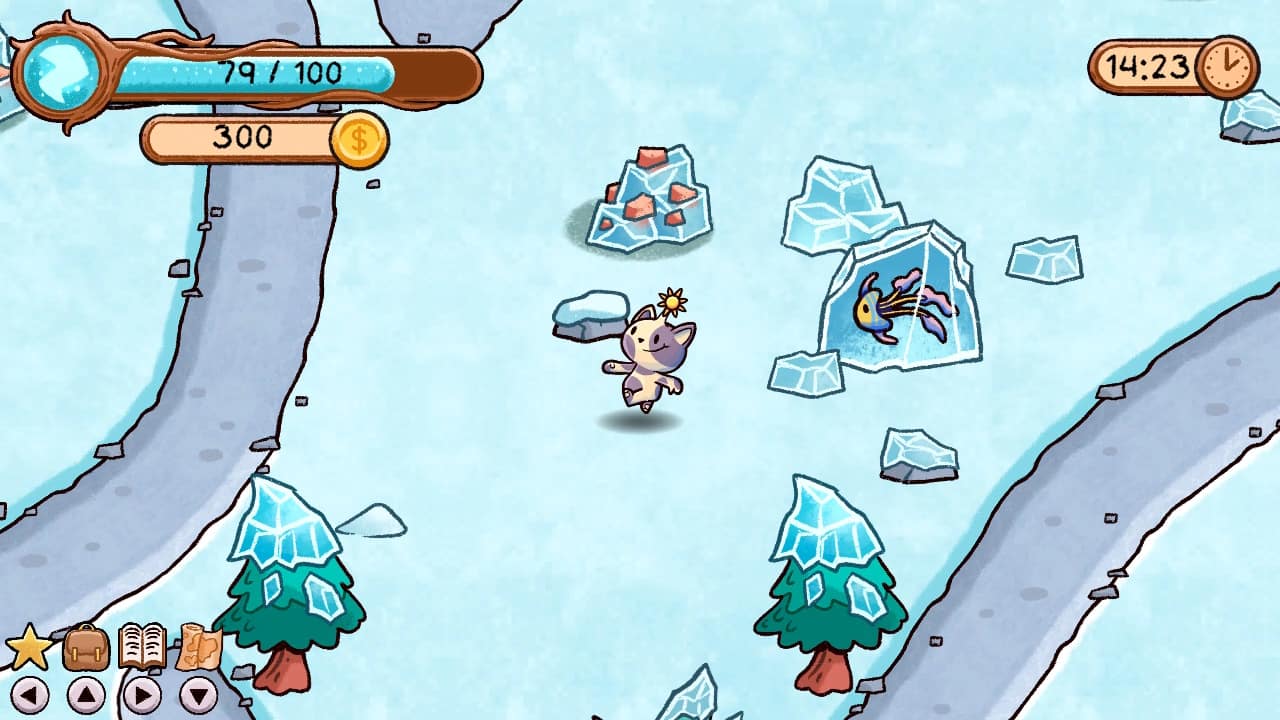1280x720 pixels.
Task: Click the clock icon next to the timer
Action: tap(1224, 68)
